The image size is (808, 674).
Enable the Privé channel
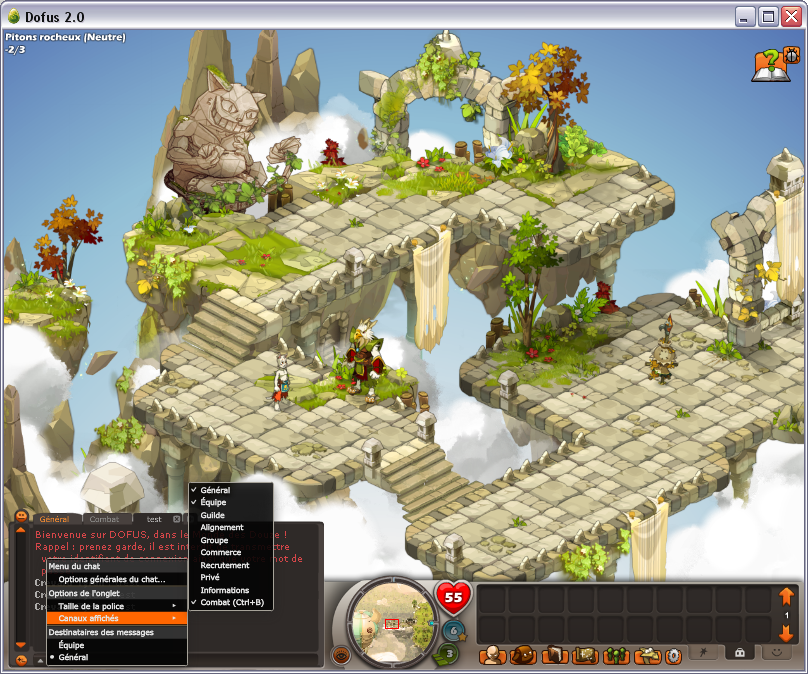click(211, 578)
